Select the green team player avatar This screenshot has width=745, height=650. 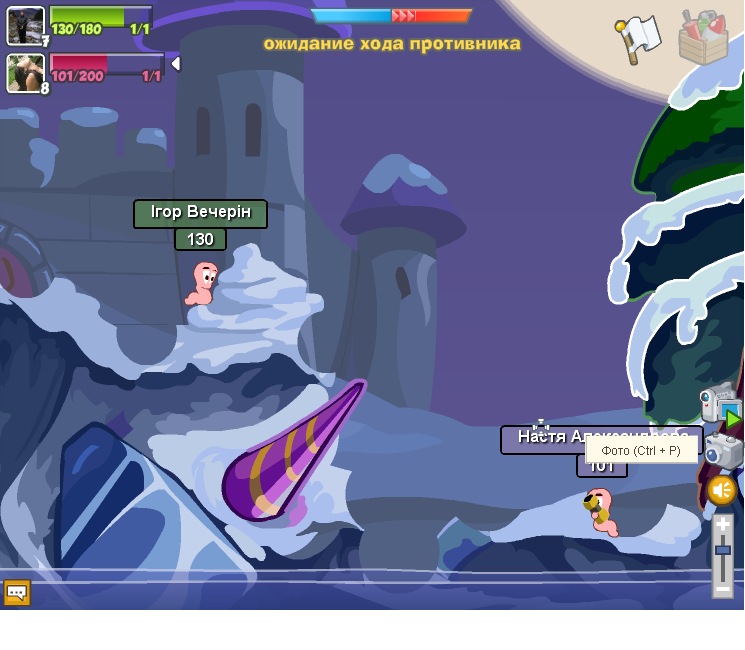pyautogui.click(x=25, y=25)
